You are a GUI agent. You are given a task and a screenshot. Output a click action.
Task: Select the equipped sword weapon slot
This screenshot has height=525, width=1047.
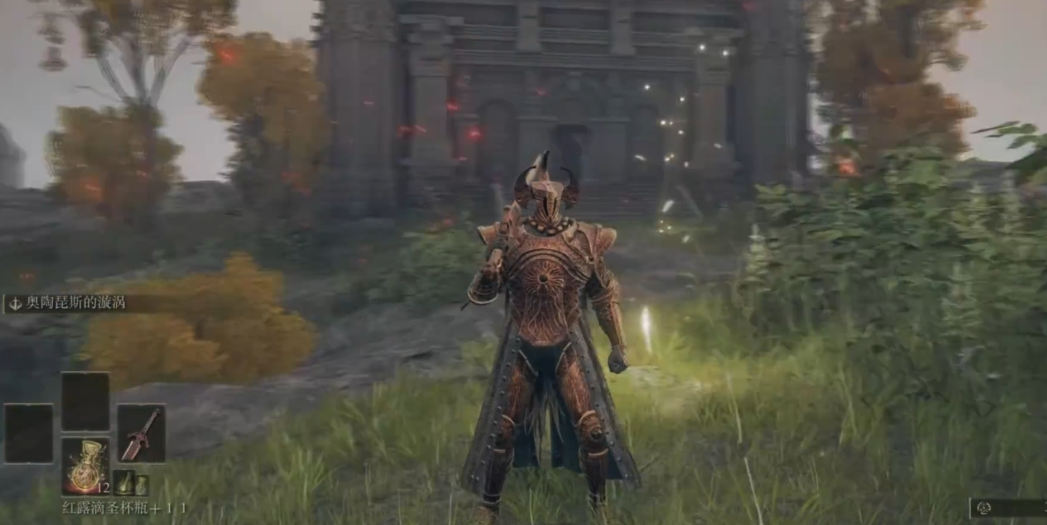(x=141, y=432)
